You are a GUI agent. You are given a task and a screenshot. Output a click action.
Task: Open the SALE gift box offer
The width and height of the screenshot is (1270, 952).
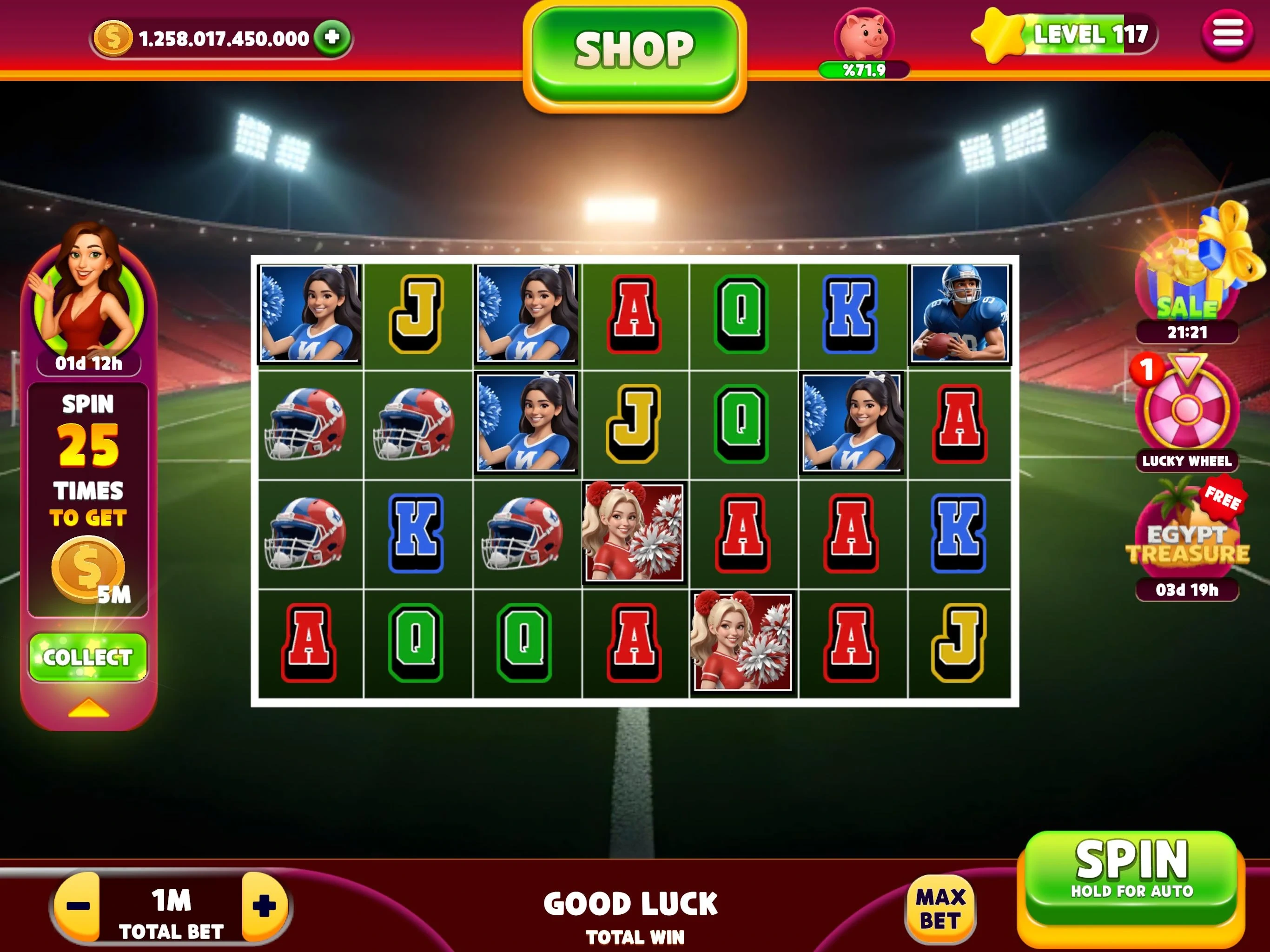click(1187, 276)
